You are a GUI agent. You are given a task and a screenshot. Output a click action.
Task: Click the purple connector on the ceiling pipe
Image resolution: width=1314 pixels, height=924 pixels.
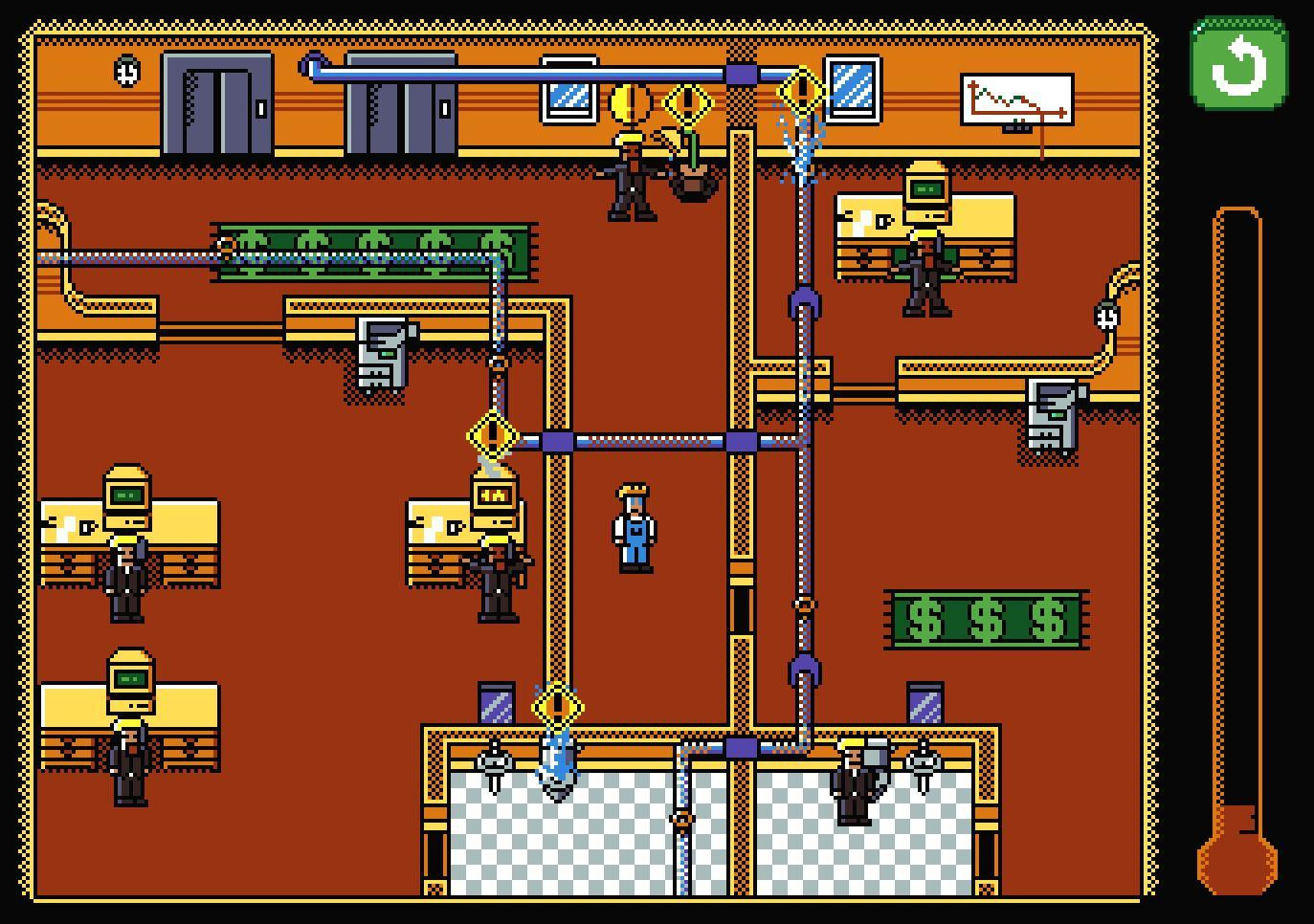[742, 73]
